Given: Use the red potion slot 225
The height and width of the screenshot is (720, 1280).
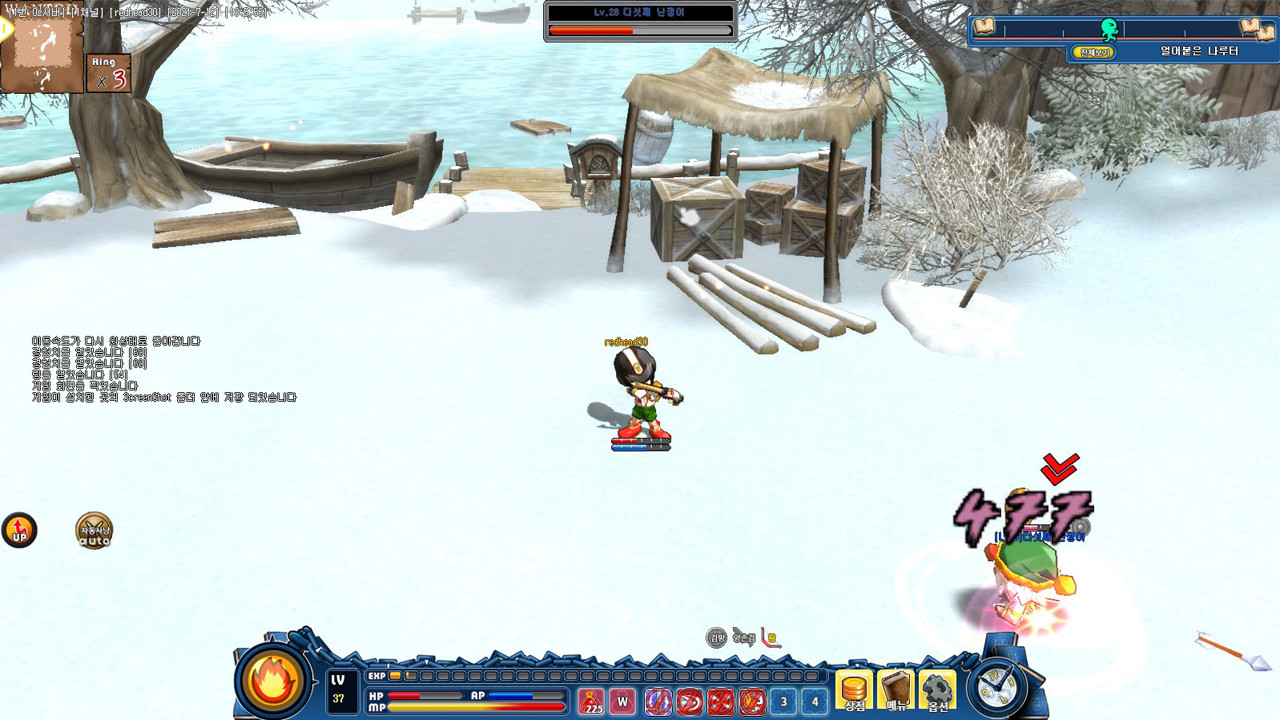Looking at the screenshot, I should coord(592,702).
